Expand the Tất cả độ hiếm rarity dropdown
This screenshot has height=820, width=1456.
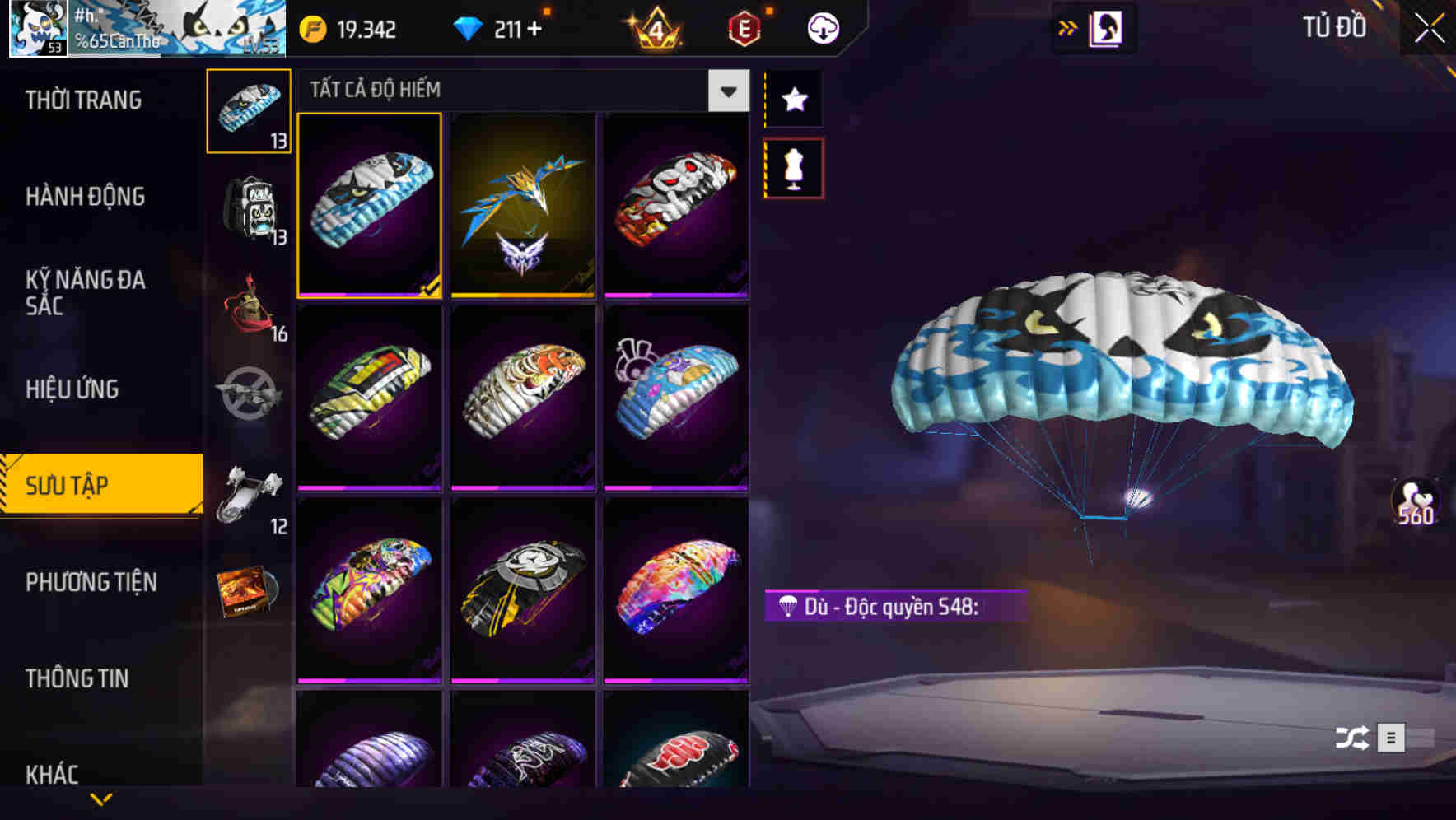pos(727,91)
